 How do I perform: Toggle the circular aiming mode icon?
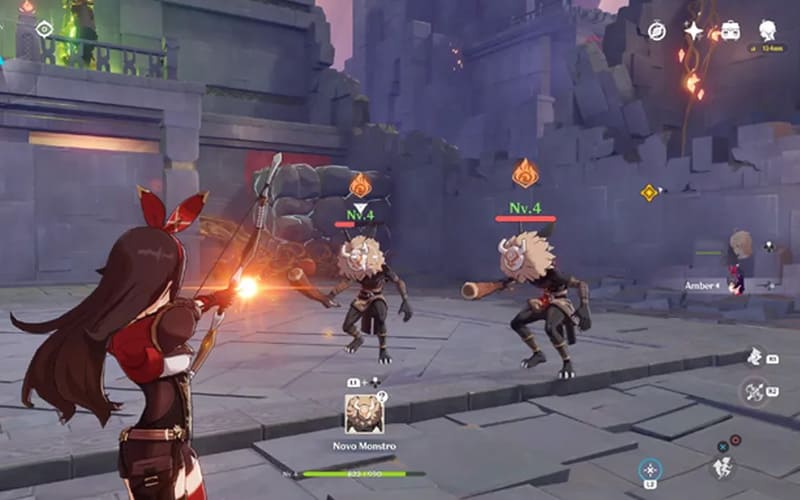coord(651,469)
